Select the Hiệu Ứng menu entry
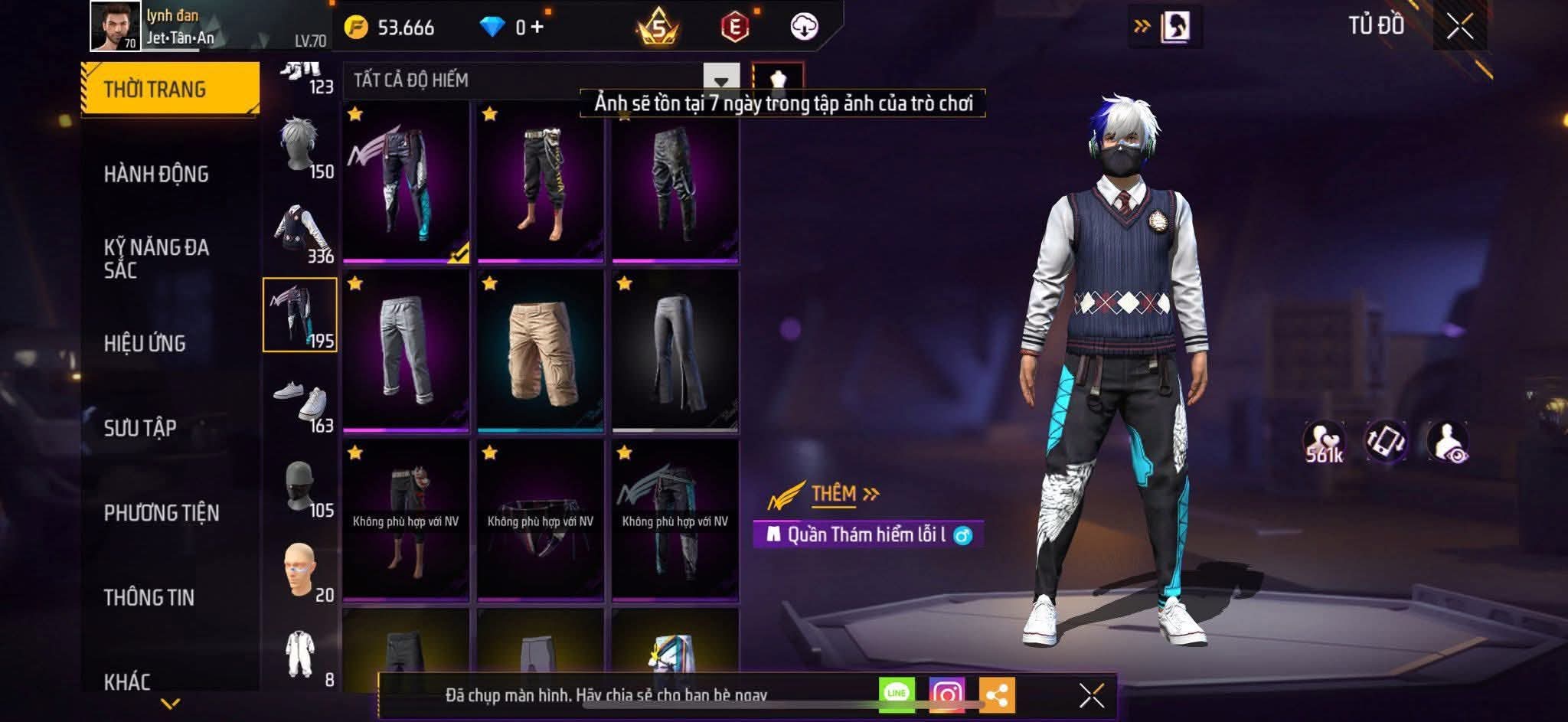This screenshot has width=1568, height=722. (x=145, y=344)
